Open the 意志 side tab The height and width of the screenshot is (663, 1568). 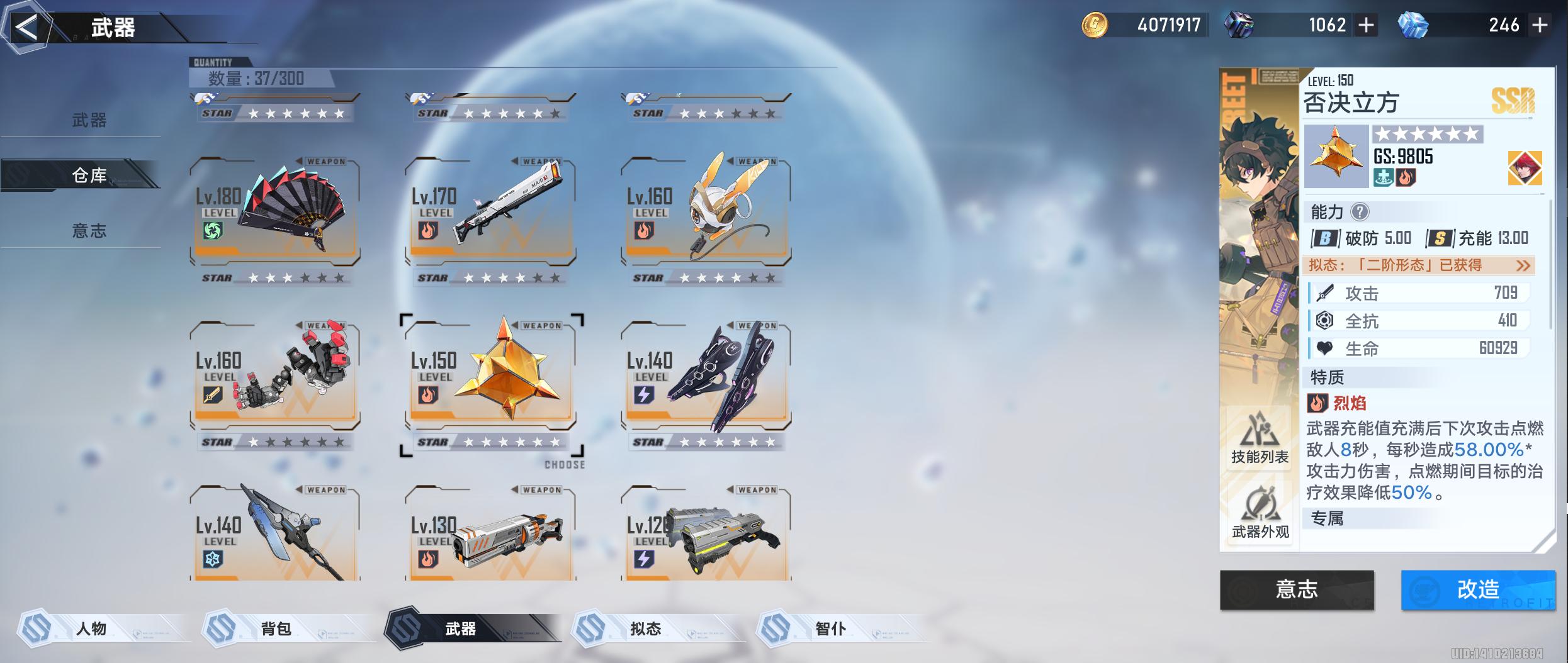pyautogui.click(x=89, y=231)
